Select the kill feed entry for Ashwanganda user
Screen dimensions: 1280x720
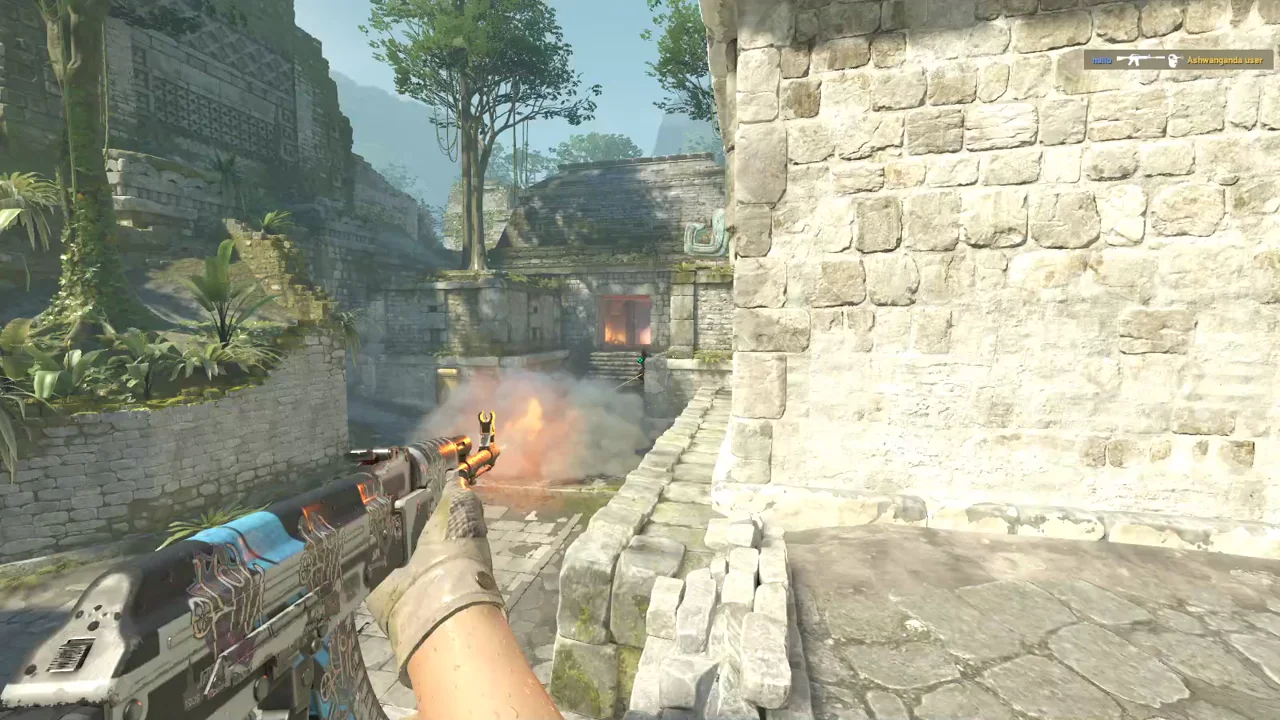pos(1178,60)
